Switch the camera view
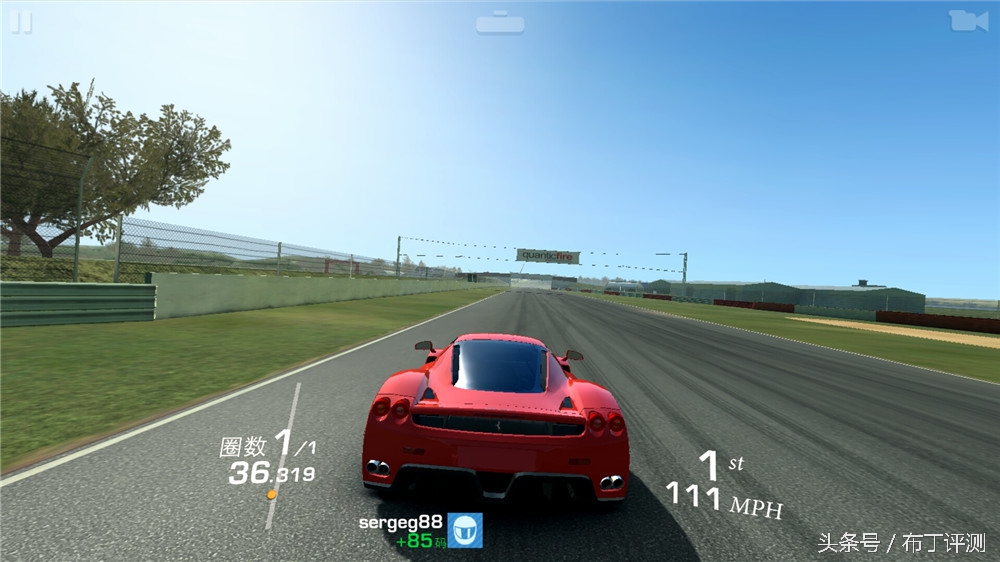 (x=967, y=21)
